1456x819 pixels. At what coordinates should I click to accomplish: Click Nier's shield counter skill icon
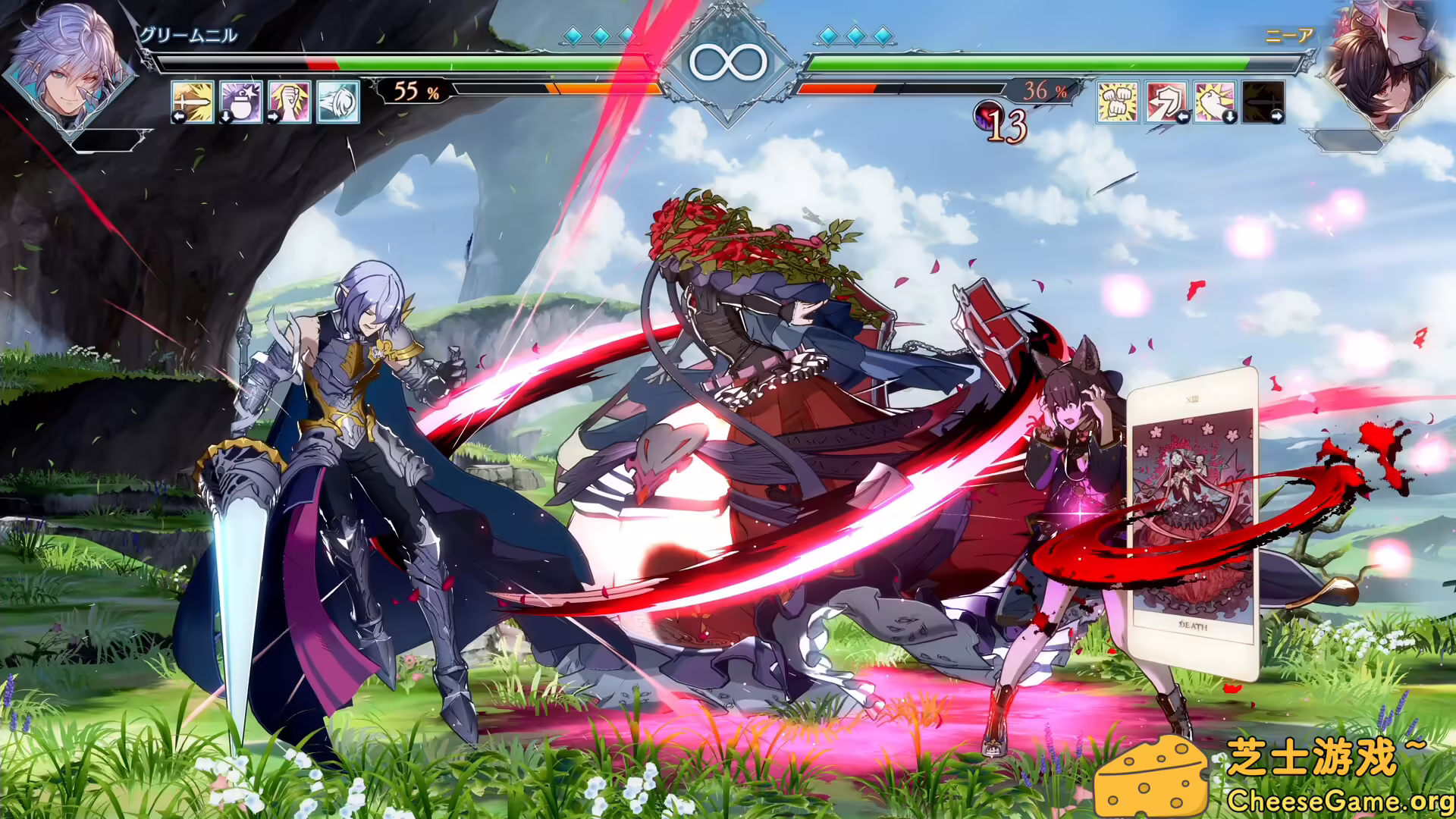(1166, 102)
